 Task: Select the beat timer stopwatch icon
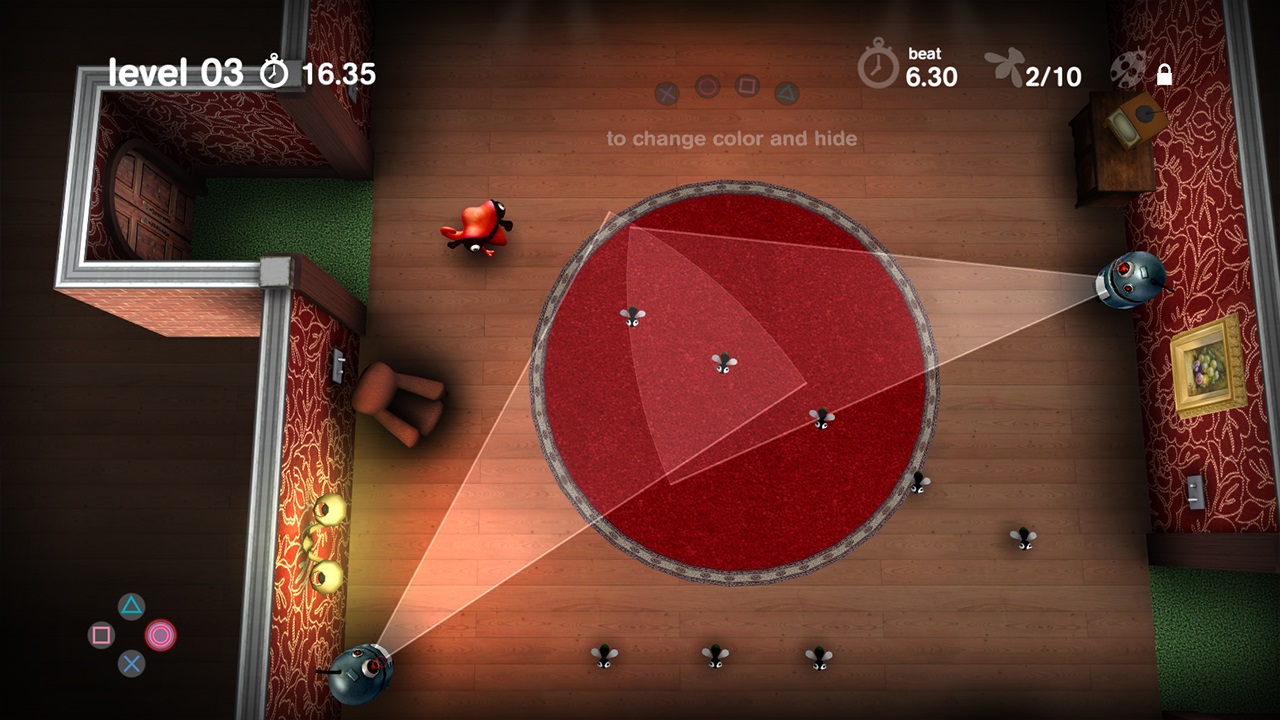[x=878, y=66]
